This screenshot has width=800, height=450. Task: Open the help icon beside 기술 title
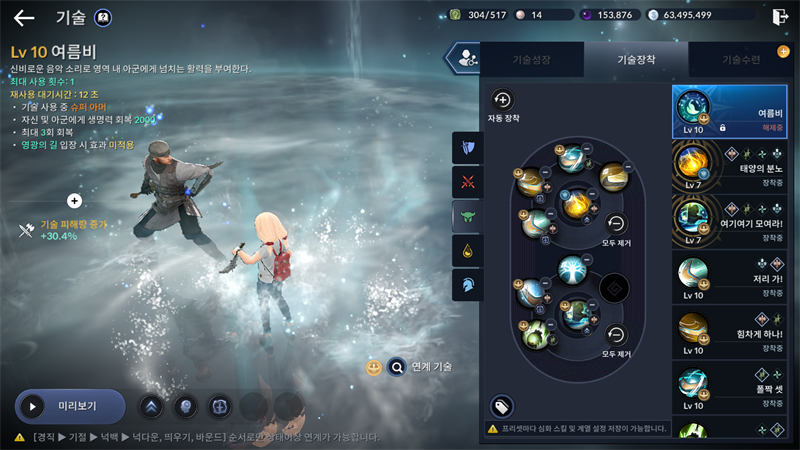[x=102, y=17]
